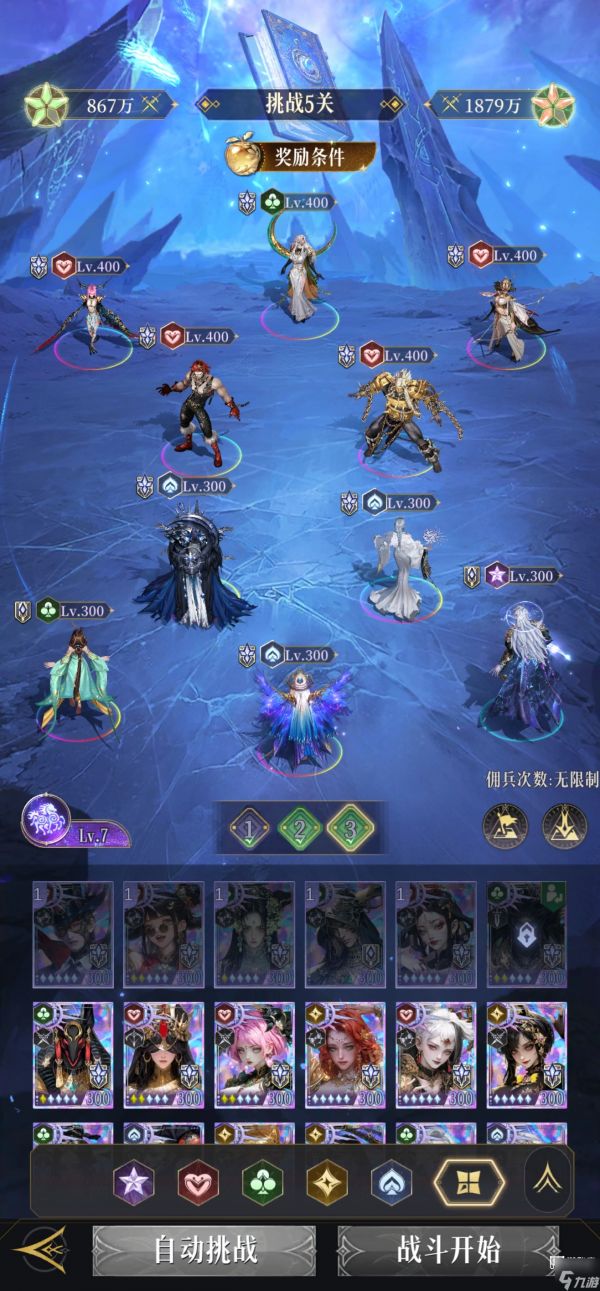Filter heroes by blue spade faction
The width and height of the screenshot is (600, 1291).
point(391,1183)
